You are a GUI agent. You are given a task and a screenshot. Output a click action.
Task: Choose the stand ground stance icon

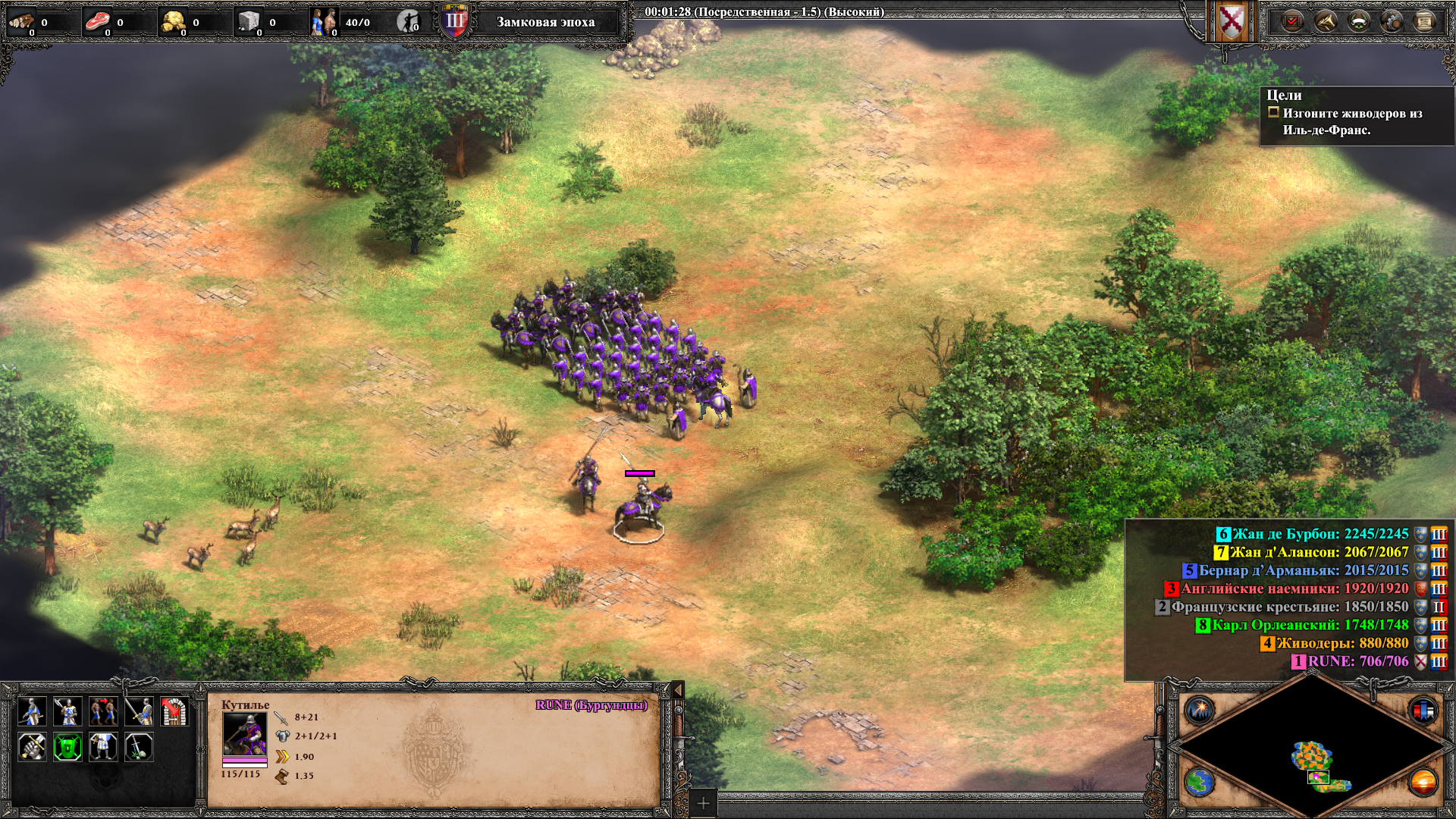pos(103,747)
